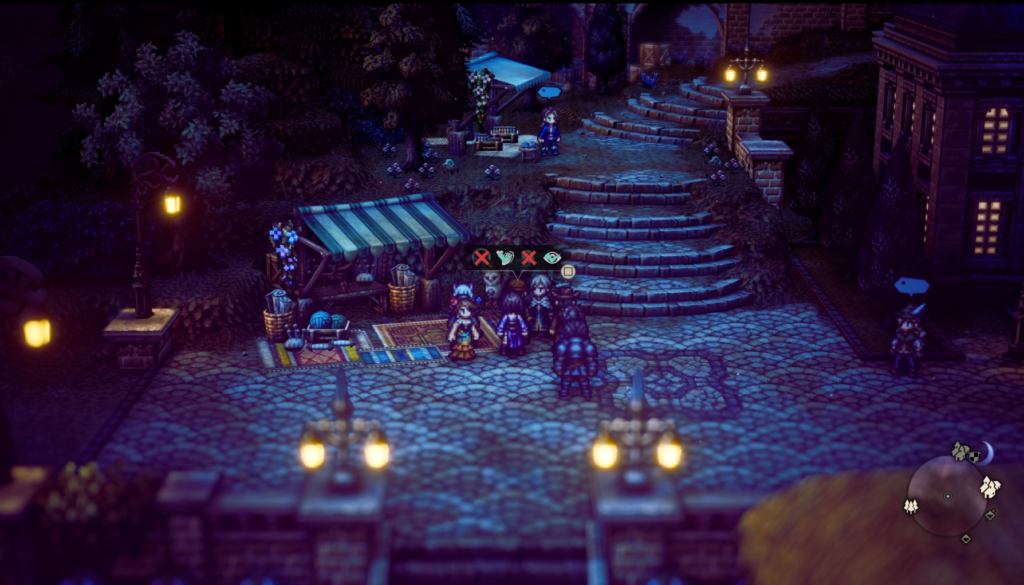Image resolution: width=1024 pixels, height=585 pixels.
Task: Click the pine trees marker on the minimap
Action: point(913,506)
